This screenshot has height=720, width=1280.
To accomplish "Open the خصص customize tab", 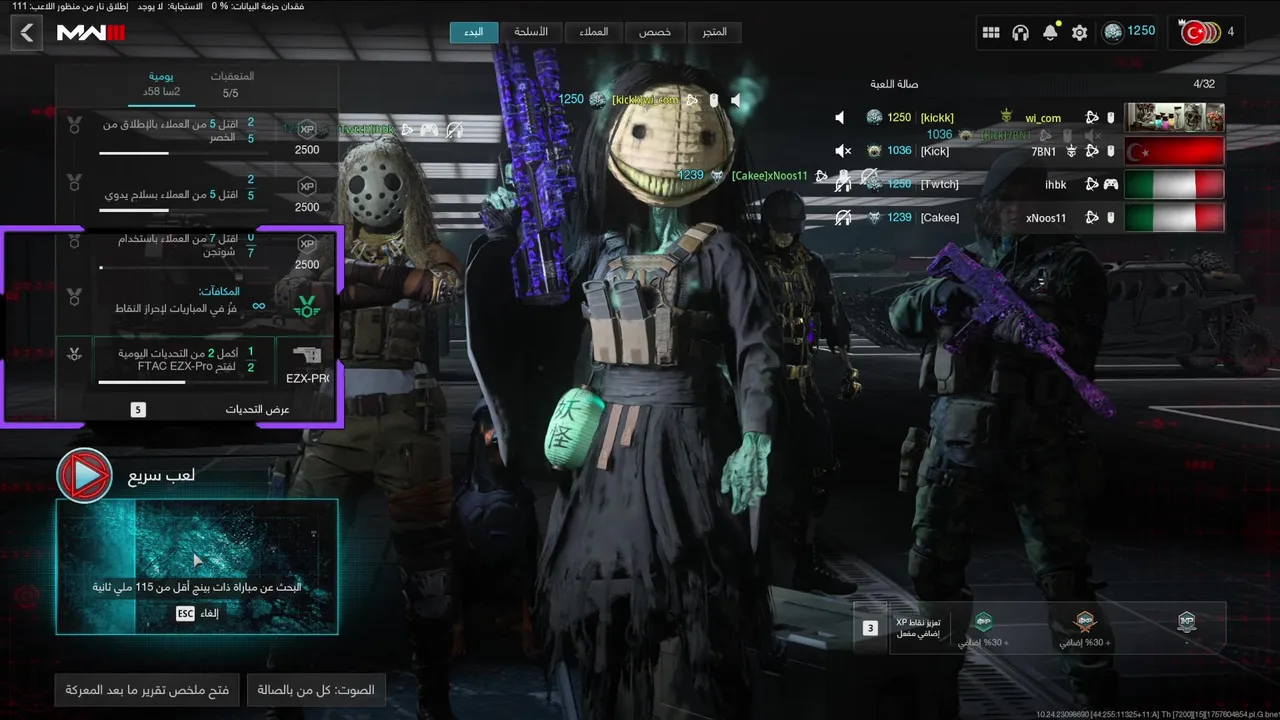I will click(655, 32).
